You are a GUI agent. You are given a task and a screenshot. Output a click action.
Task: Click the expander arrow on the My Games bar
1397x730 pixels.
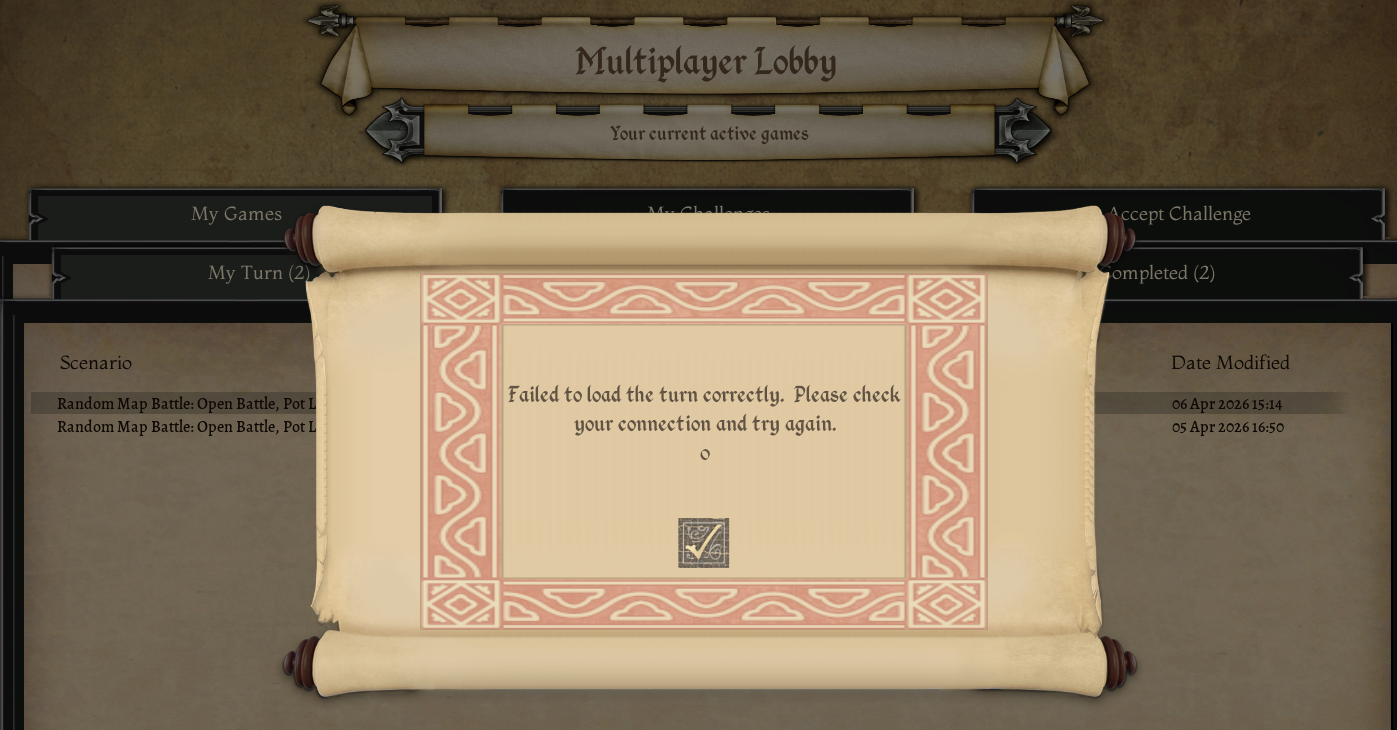[37, 218]
